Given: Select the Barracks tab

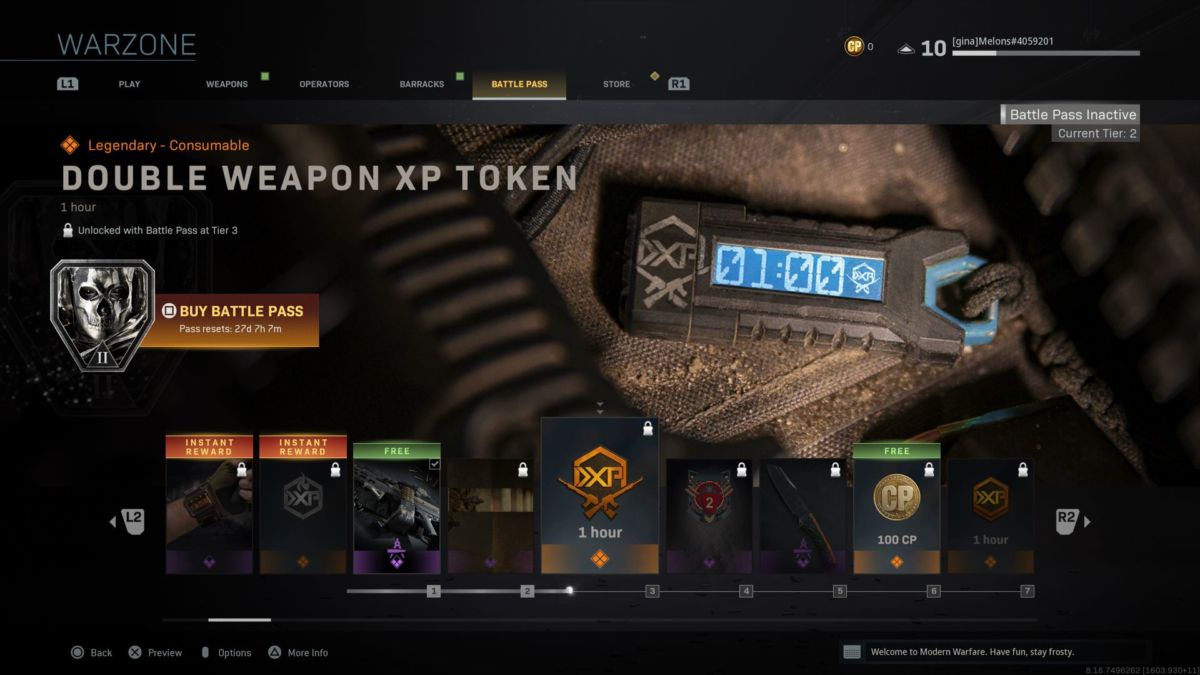Looking at the screenshot, I should pyautogui.click(x=421, y=84).
